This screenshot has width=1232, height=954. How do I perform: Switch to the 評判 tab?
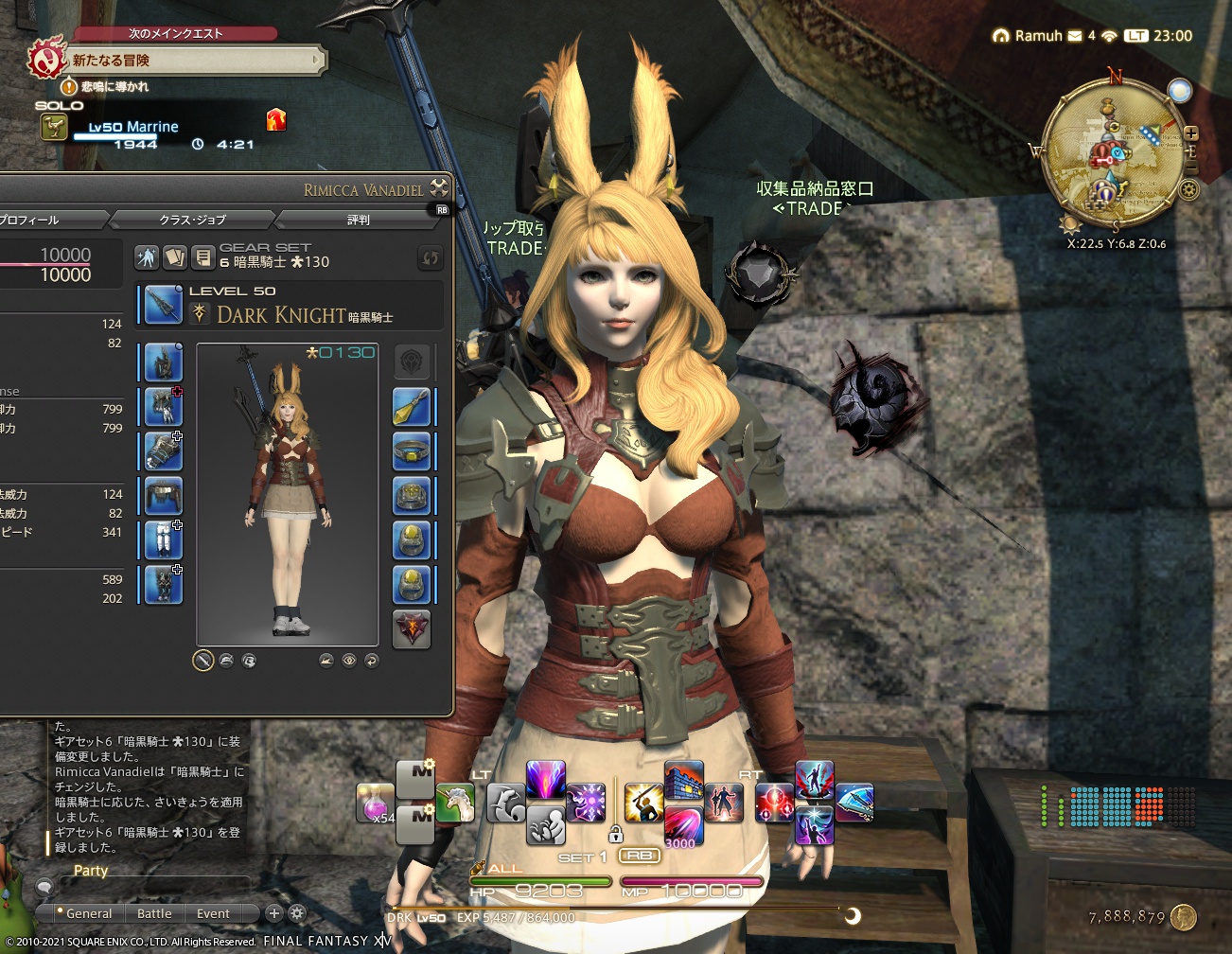(x=358, y=220)
